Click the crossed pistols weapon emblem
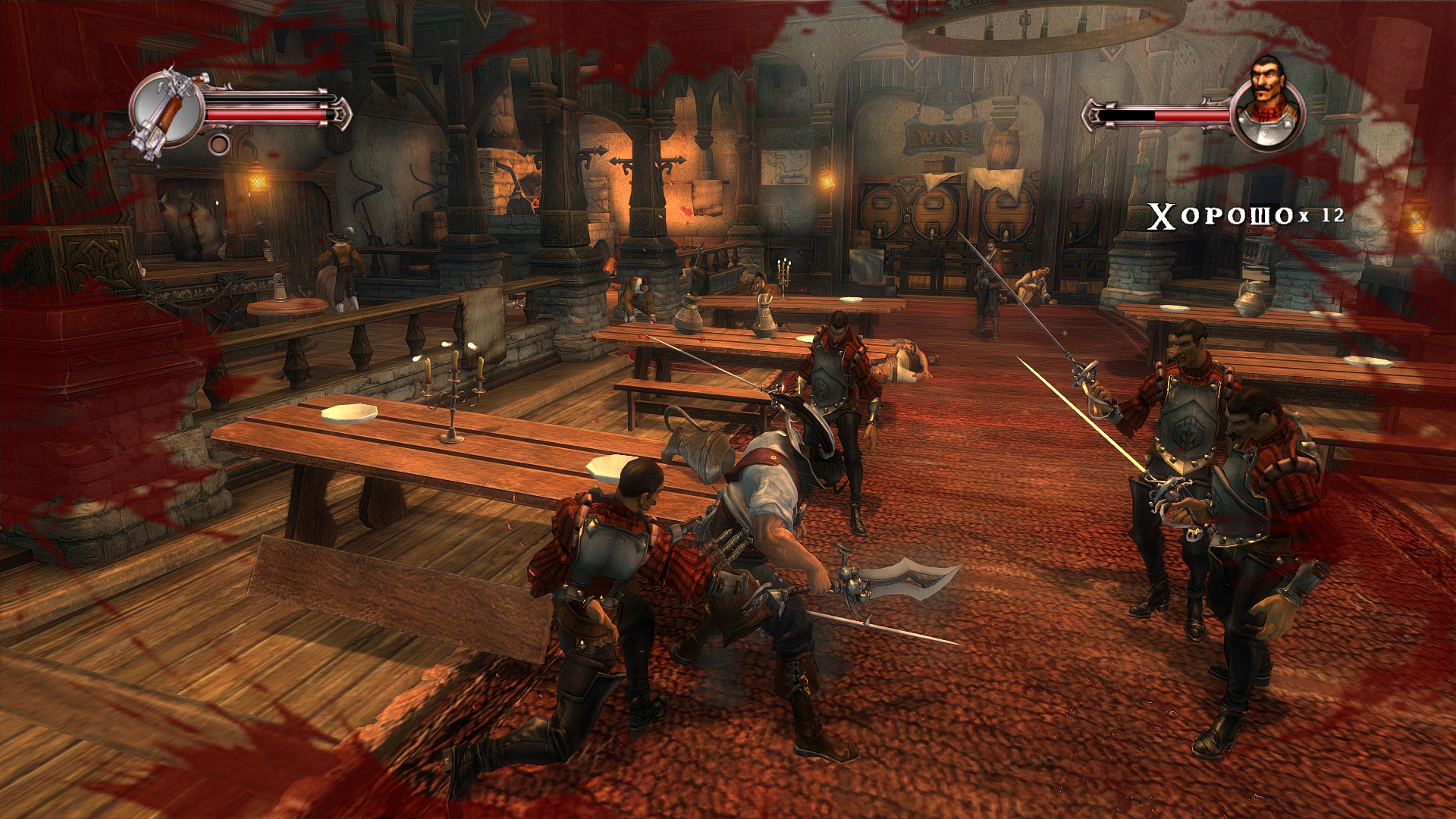1456x819 pixels. click(167, 111)
